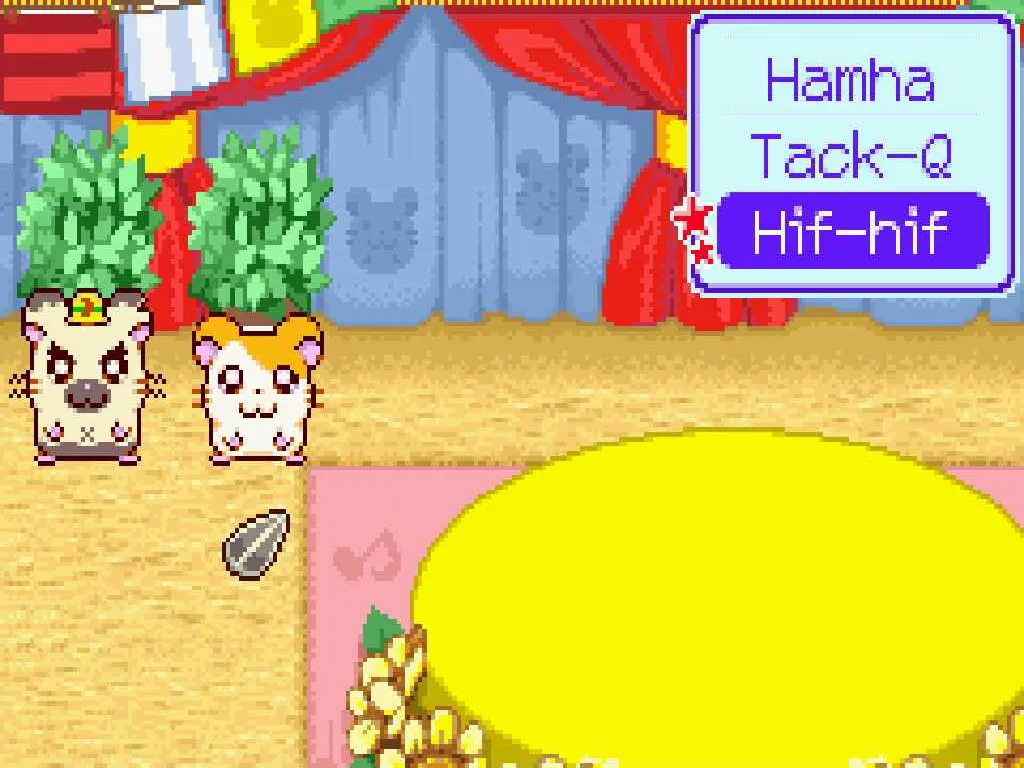1024x768 pixels.
Task: Pick the highlighted Hif-hif option
Action: pos(853,231)
